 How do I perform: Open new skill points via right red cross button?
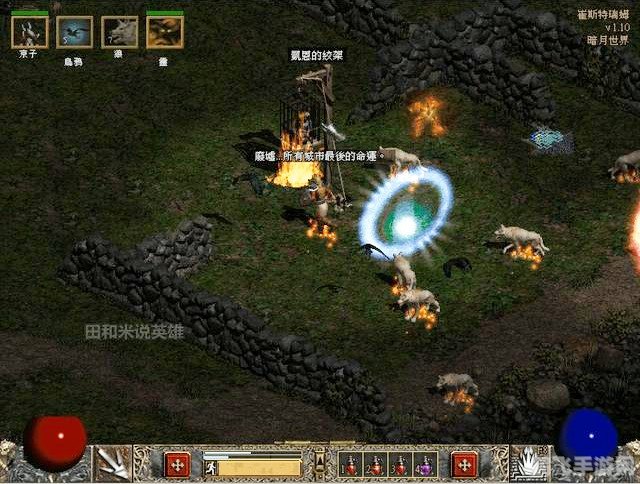463,465
